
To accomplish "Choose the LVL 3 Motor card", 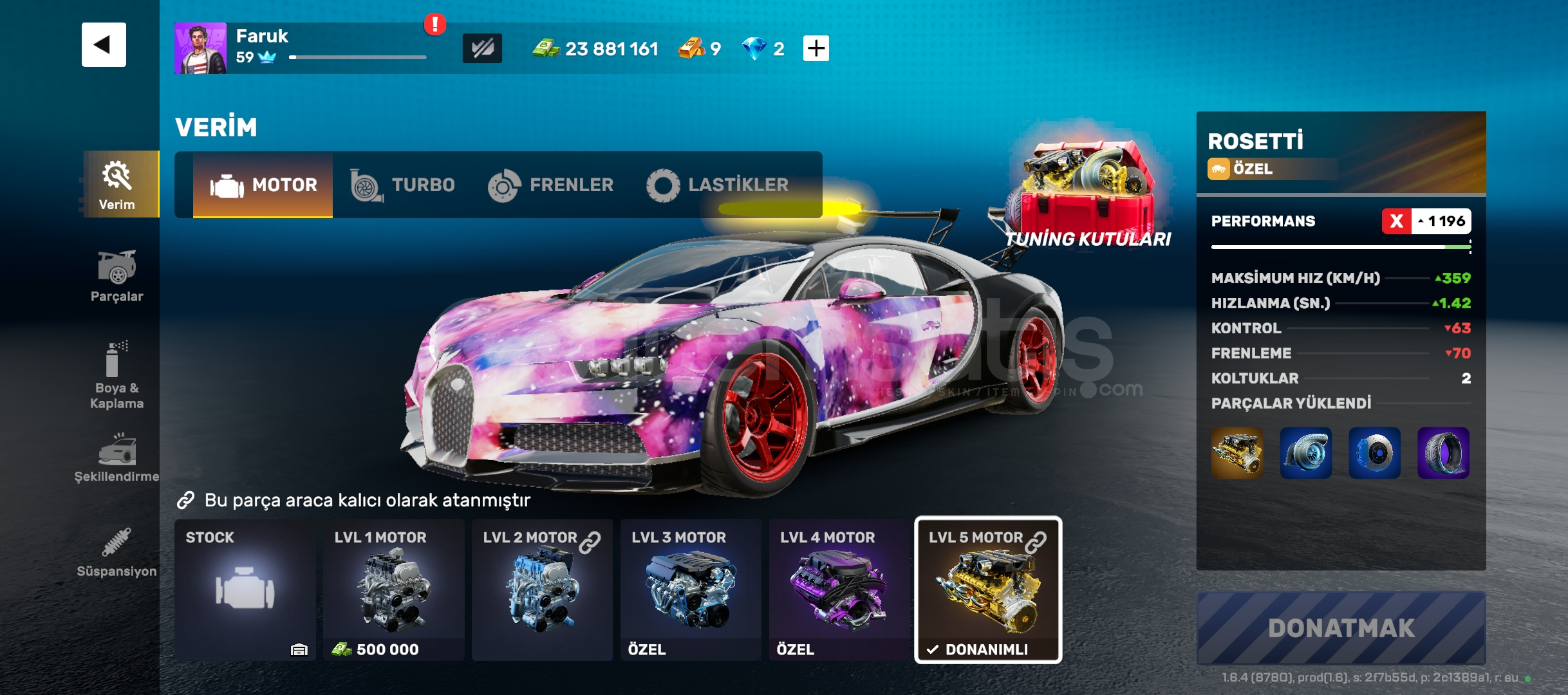I will [x=691, y=590].
